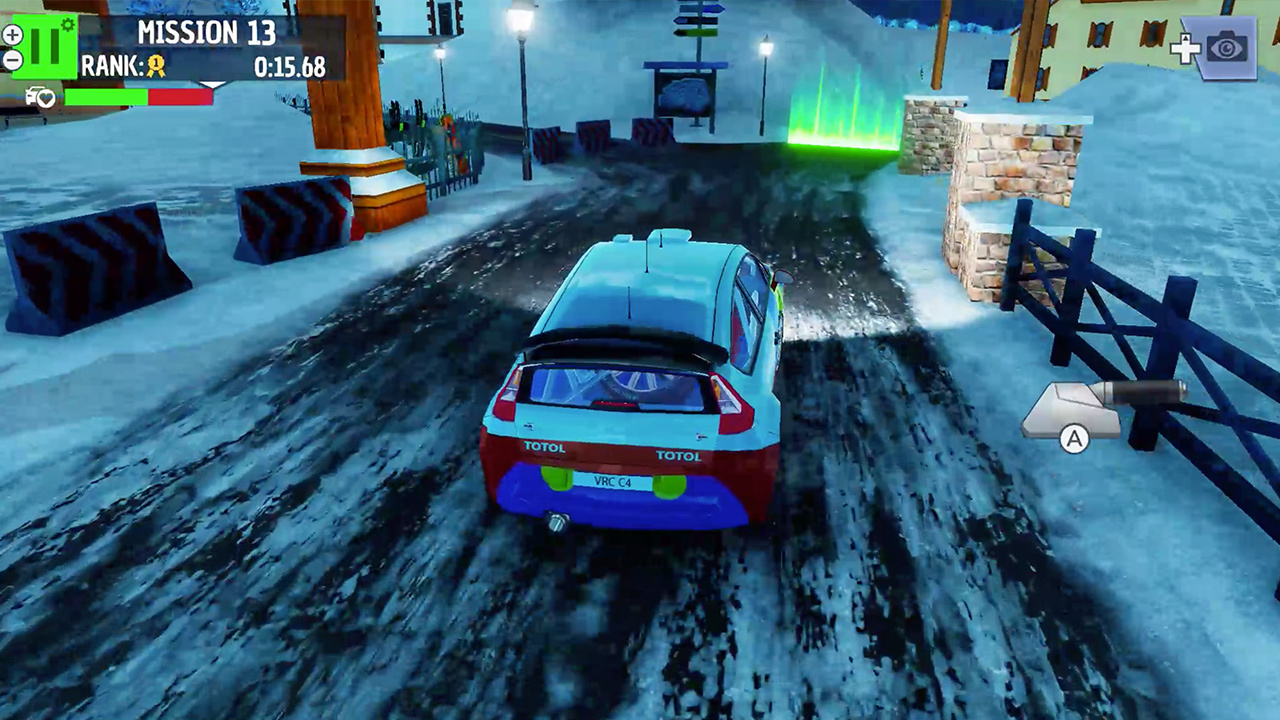This screenshot has height=720, width=1280.
Task: Click the green portion of the health bar
Action: pyautogui.click(x=105, y=97)
